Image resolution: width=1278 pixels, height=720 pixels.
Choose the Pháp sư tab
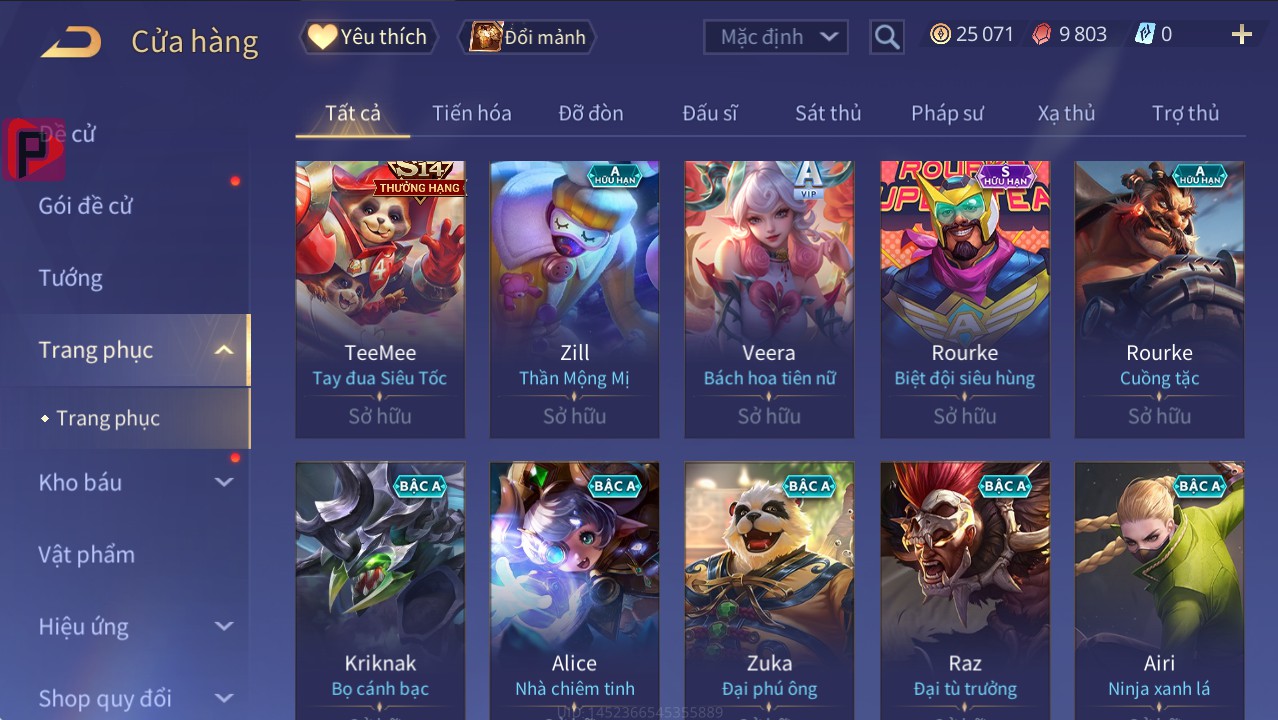[x=947, y=113]
